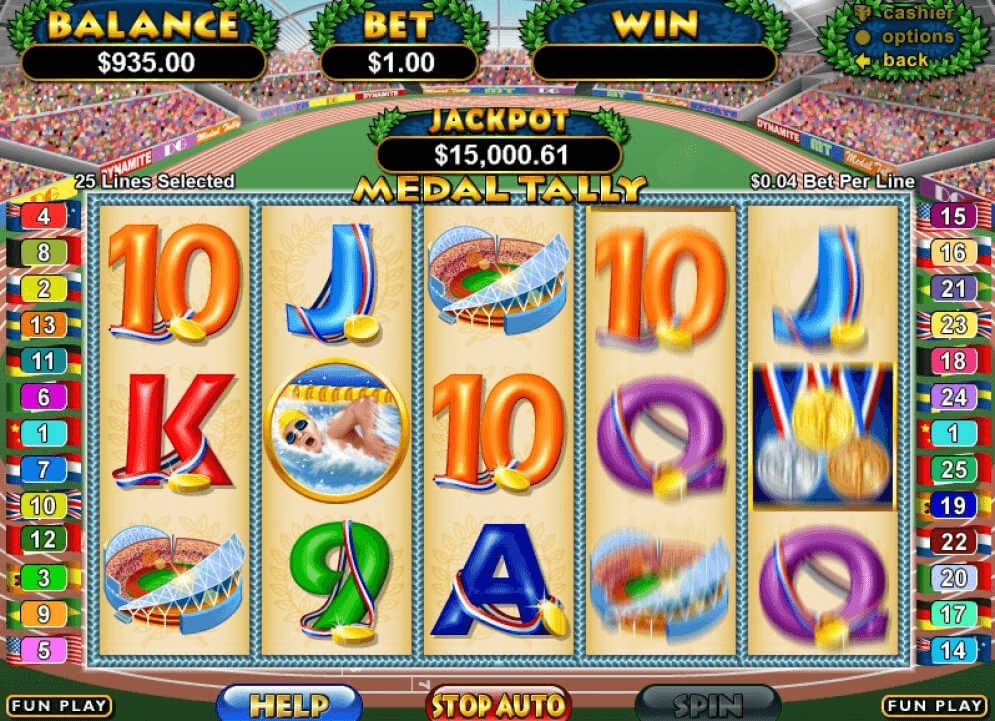The height and width of the screenshot is (721, 995).
Task: Choose payline 13 marker
Action: point(43,325)
